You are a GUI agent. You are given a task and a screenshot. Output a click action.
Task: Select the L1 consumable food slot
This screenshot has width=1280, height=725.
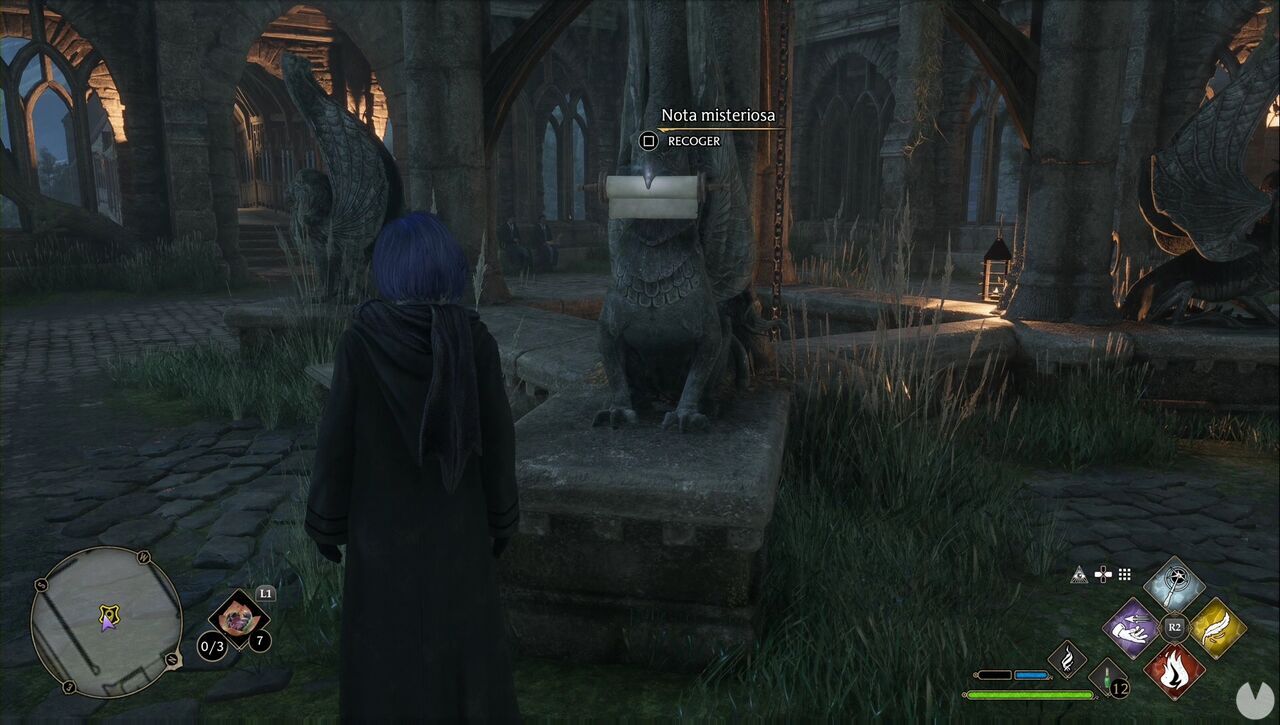tap(239, 615)
